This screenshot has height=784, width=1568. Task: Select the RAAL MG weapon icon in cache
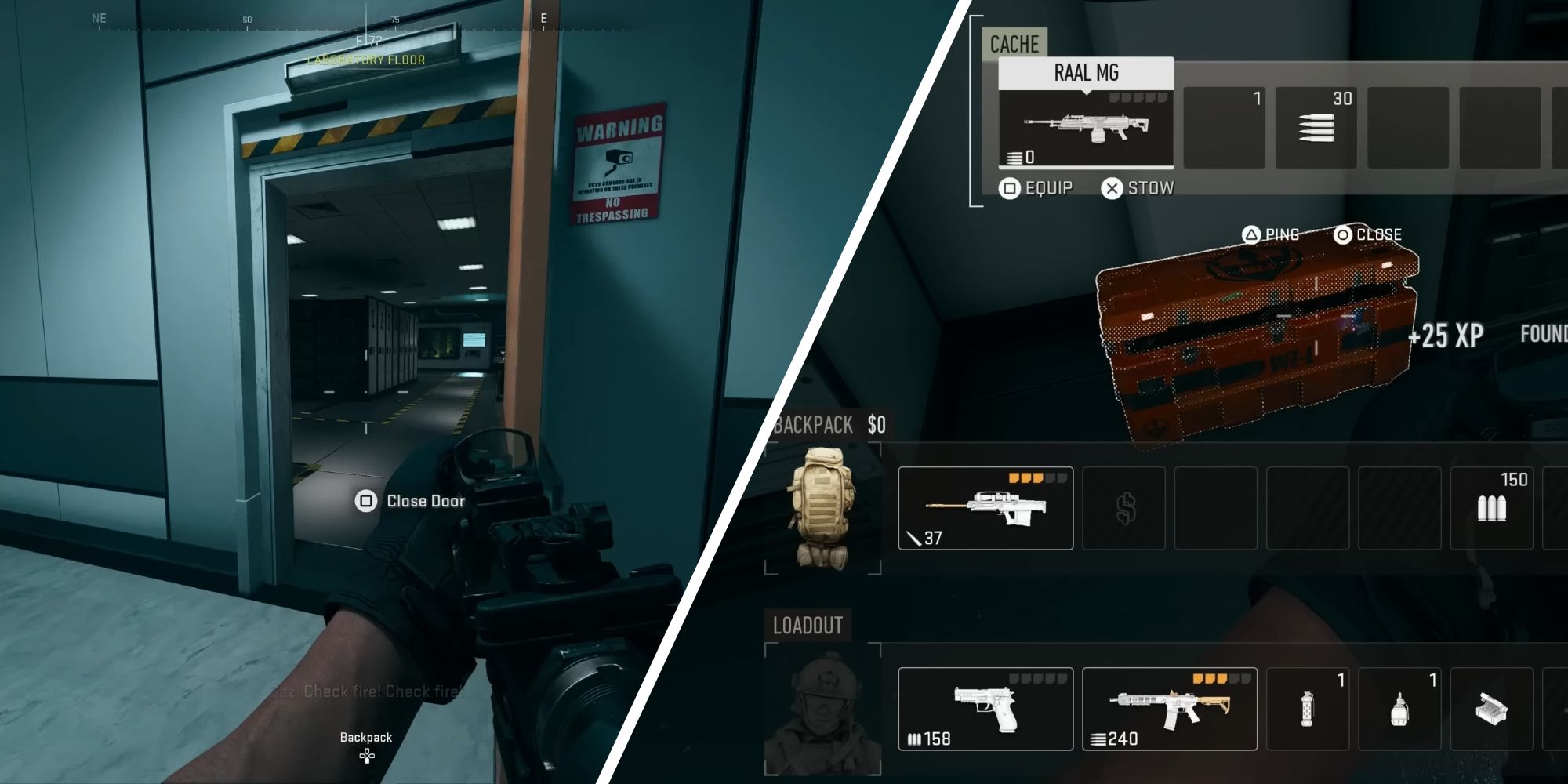coord(1085,129)
